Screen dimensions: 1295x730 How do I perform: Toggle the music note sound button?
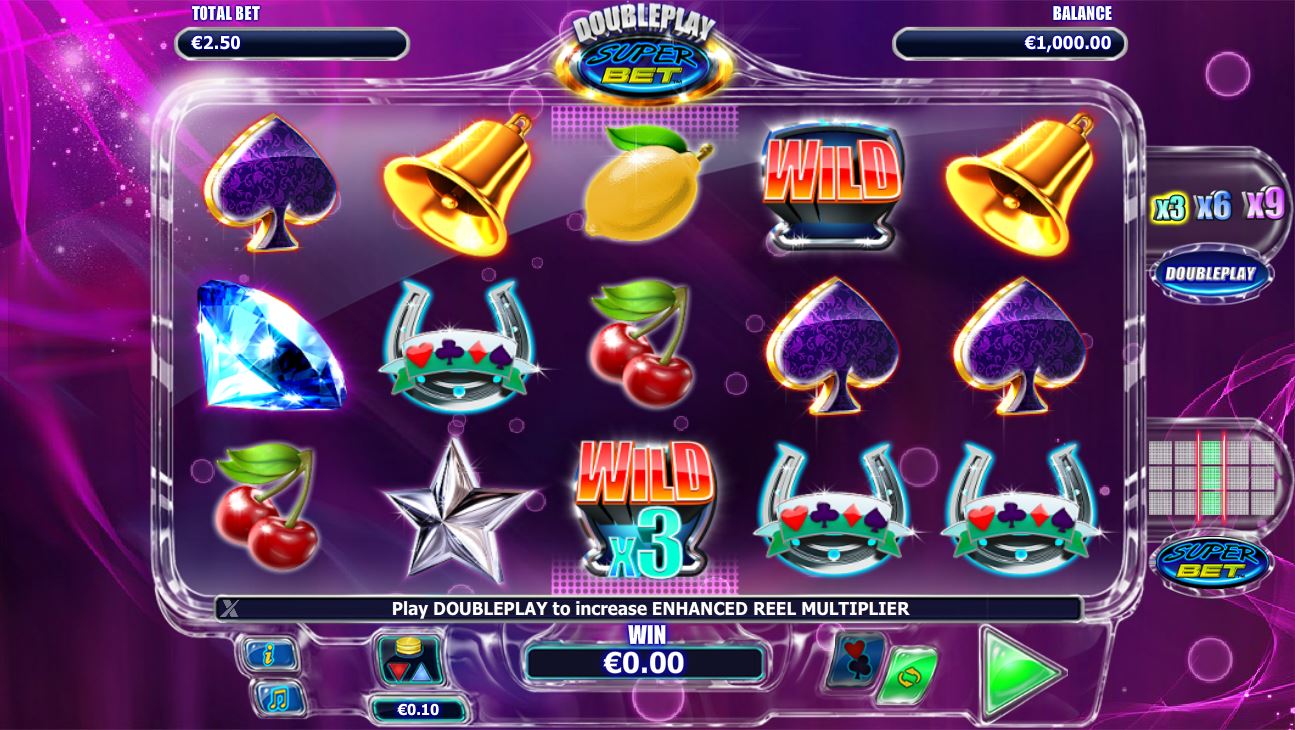point(269,697)
